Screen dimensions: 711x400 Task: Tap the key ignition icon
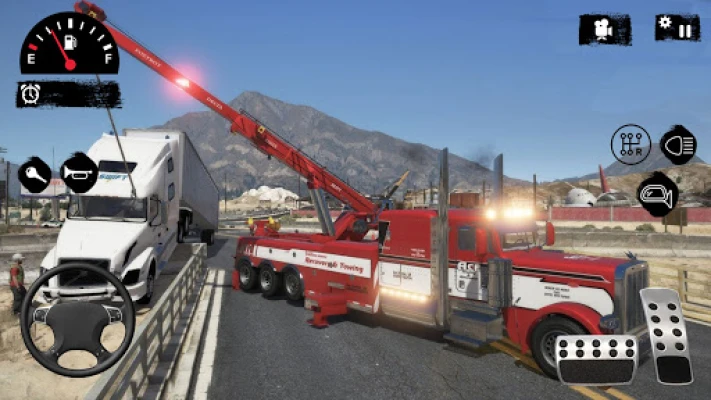pyautogui.click(x=35, y=174)
